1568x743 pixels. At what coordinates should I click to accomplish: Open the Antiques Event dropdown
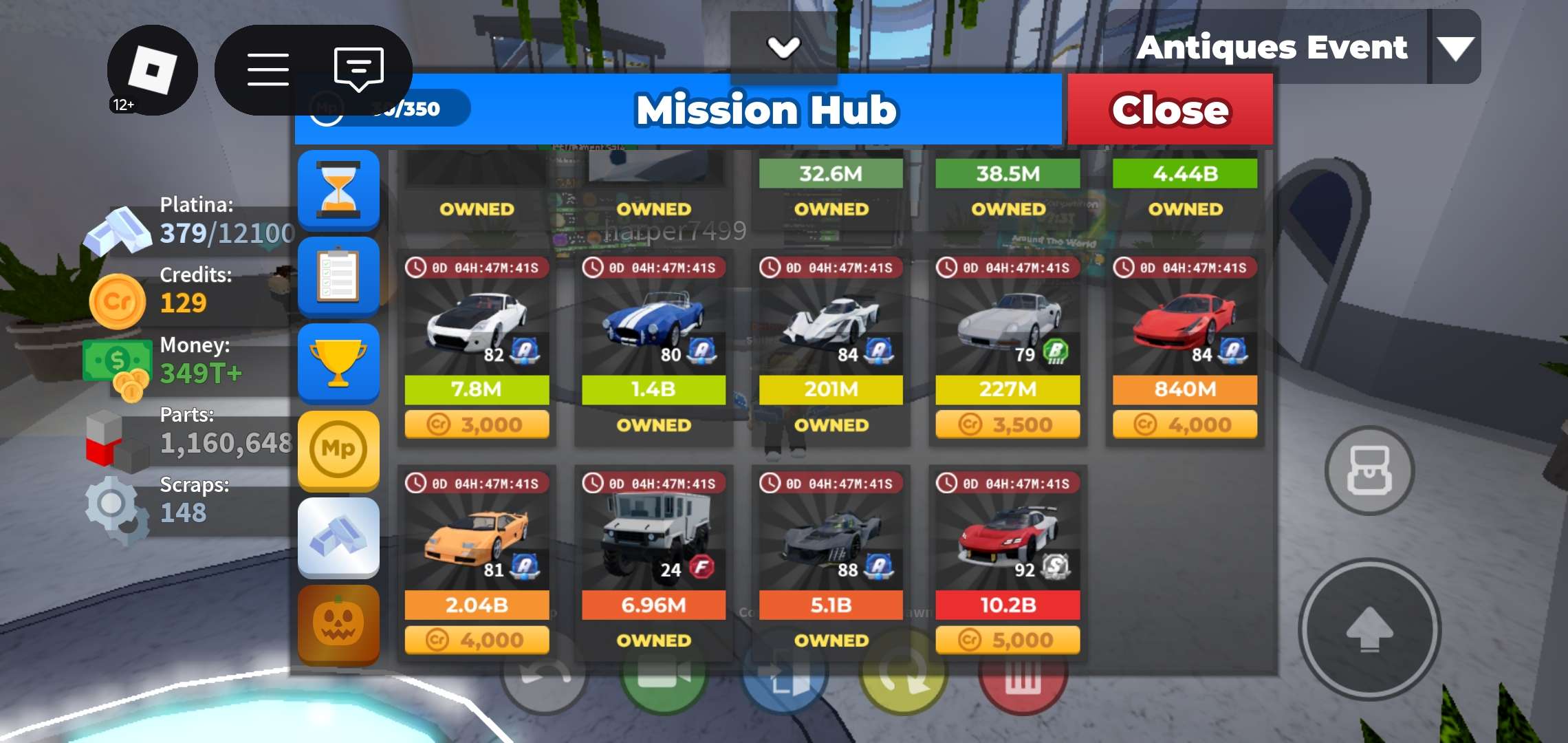(x=1455, y=48)
